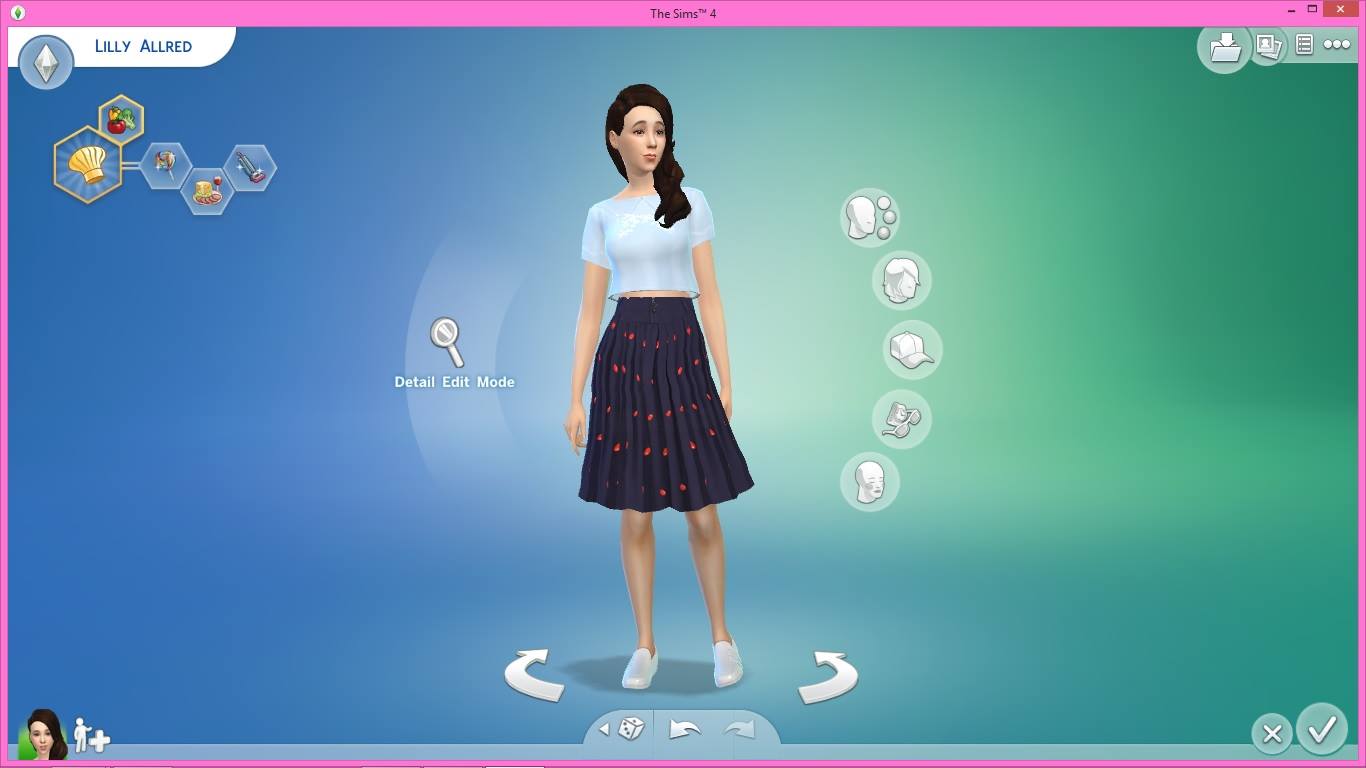Open the more options ellipsis menu
Screen dimensions: 1366x768
tap(1337, 45)
